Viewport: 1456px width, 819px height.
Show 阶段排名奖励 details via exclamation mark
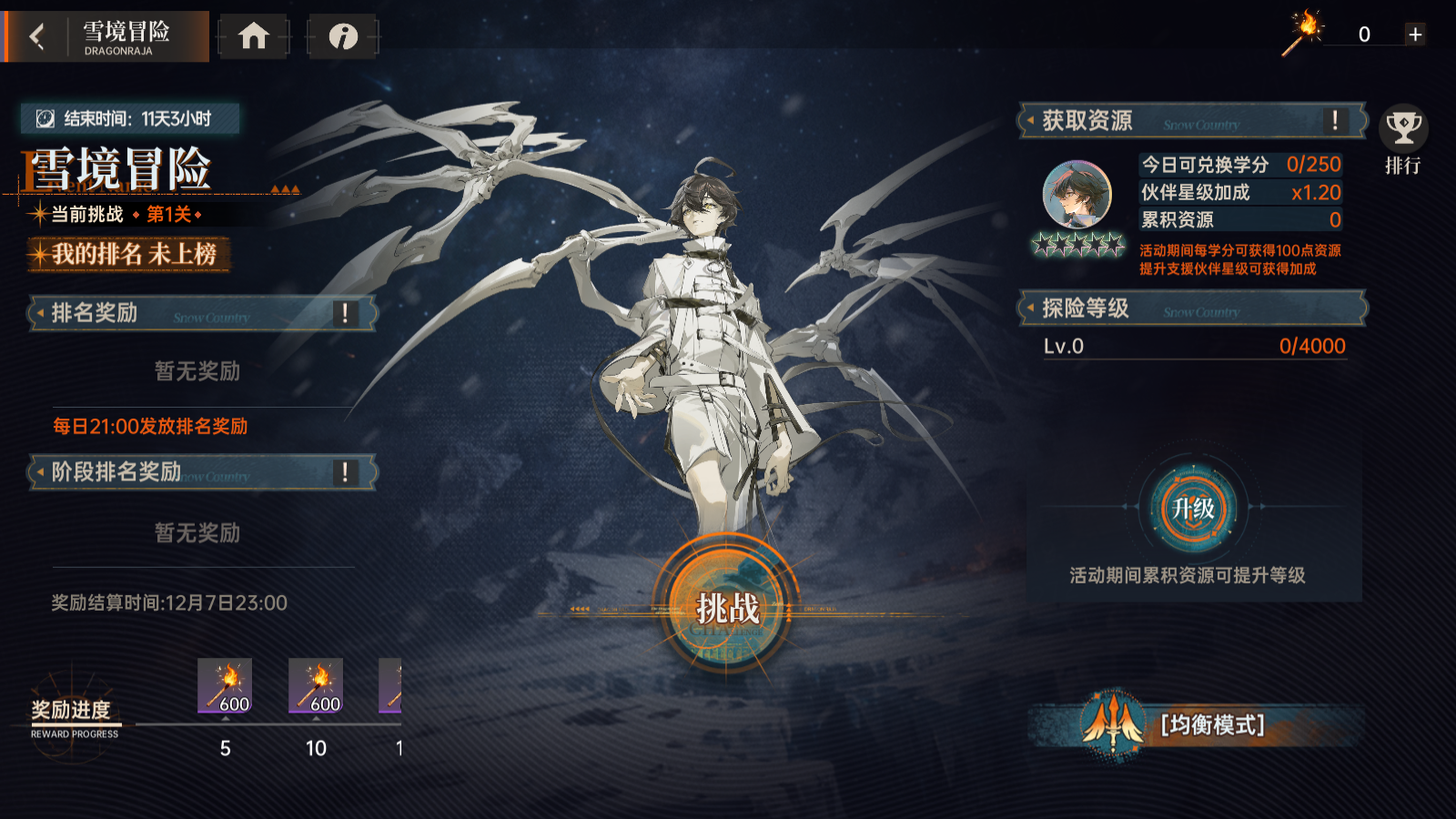[x=345, y=471]
